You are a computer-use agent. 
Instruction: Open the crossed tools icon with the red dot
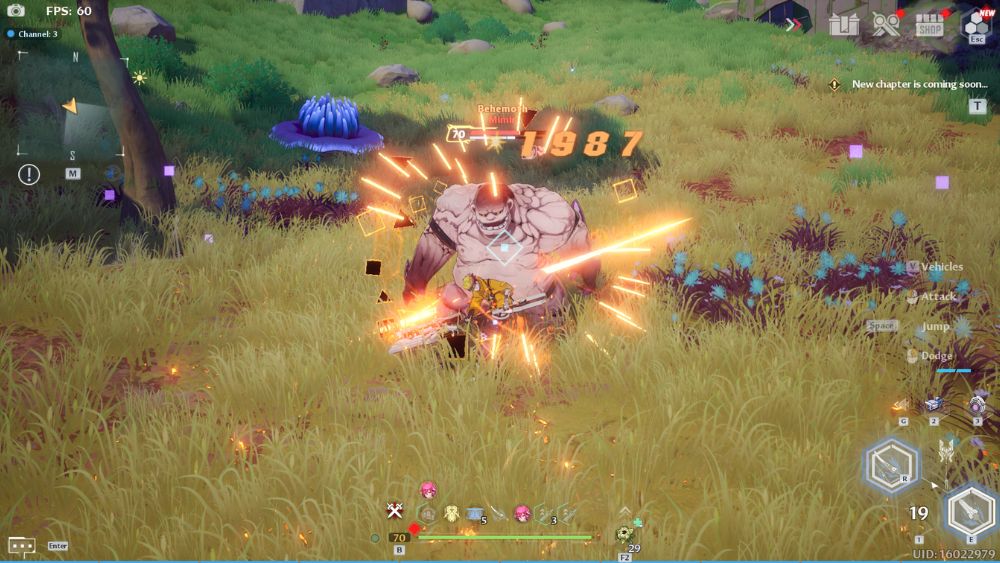pos(886,25)
